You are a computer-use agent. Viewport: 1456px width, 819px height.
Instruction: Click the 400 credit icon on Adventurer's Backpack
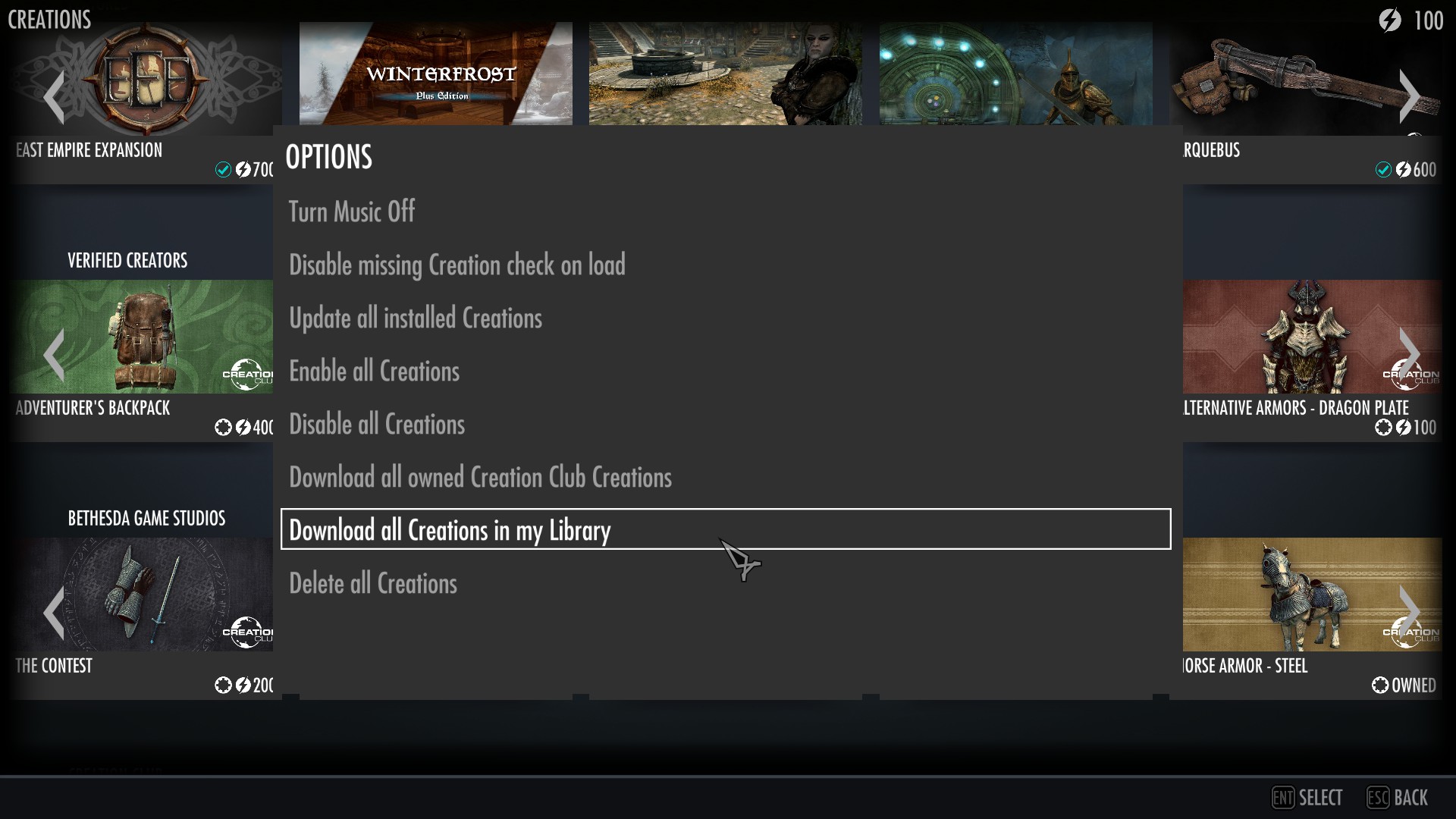(243, 428)
